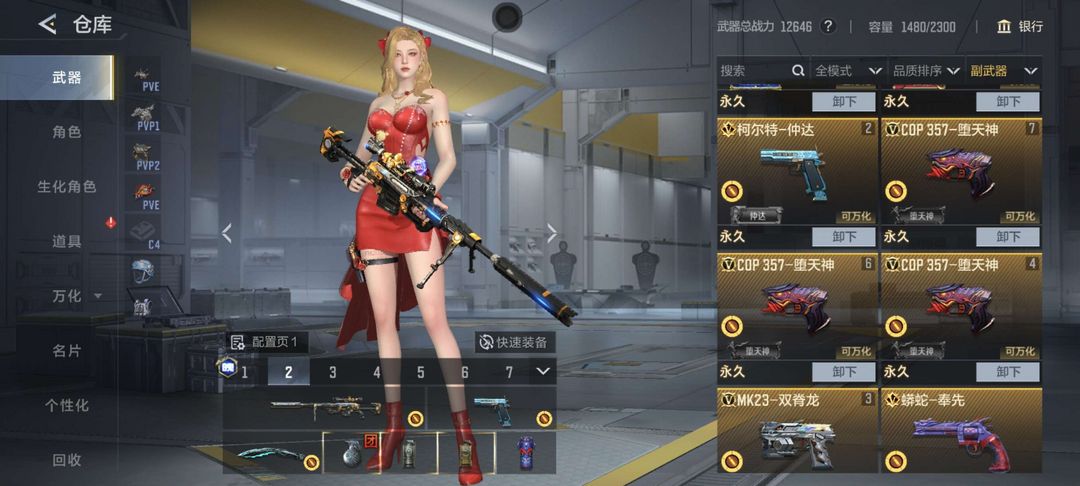Open the 个性化 section
This screenshot has width=1080, height=486.
[66, 405]
